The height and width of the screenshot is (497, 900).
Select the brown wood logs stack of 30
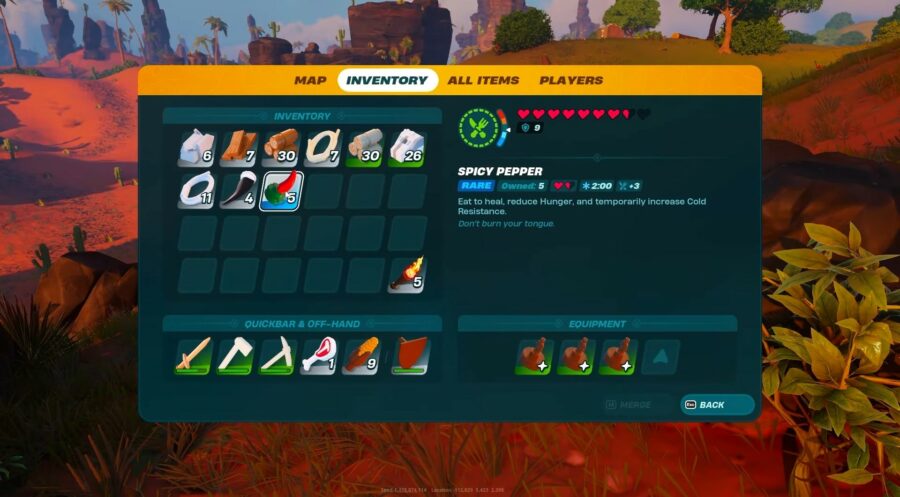[x=281, y=148]
